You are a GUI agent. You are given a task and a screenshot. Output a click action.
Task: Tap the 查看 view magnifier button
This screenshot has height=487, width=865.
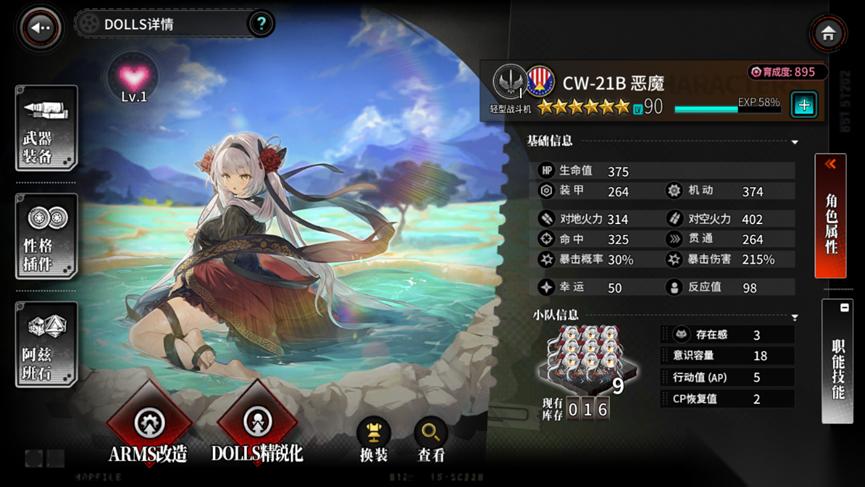(x=431, y=437)
